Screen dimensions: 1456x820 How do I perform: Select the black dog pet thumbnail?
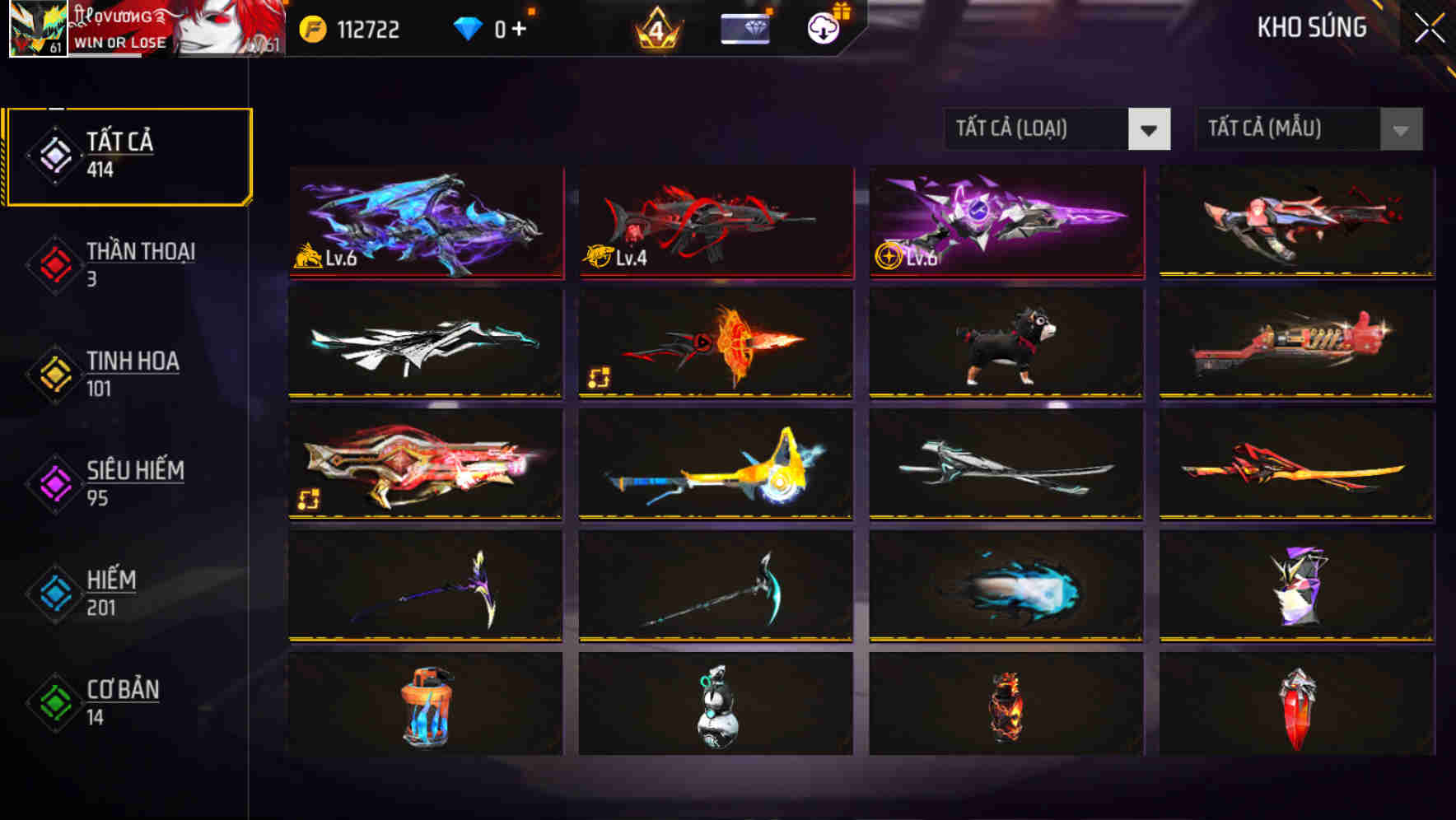pos(1006,344)
